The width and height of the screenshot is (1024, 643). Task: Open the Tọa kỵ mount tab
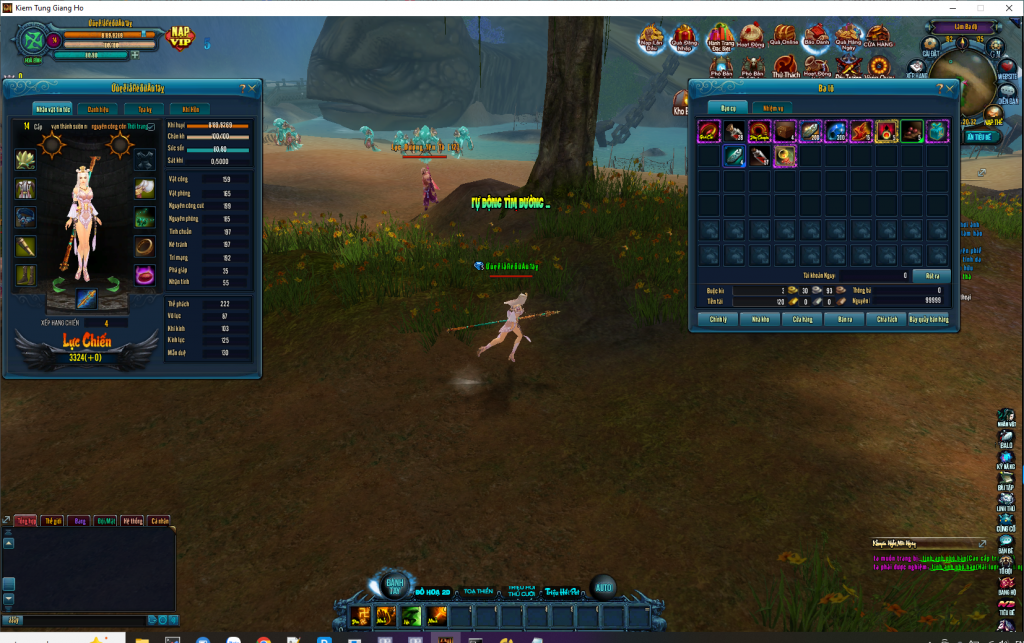(x=145, y=109)
